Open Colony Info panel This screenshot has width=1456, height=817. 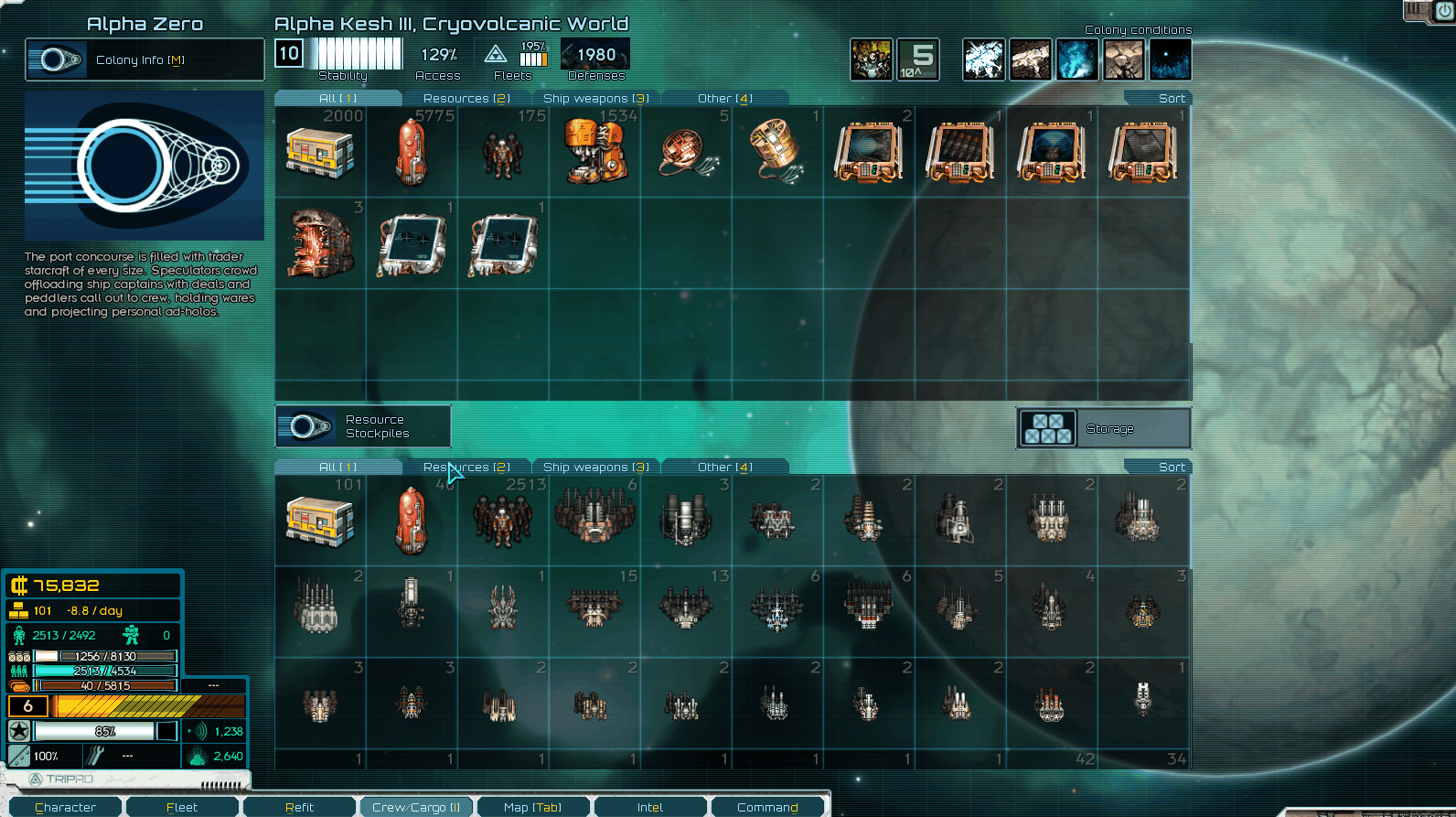(145, 60)
